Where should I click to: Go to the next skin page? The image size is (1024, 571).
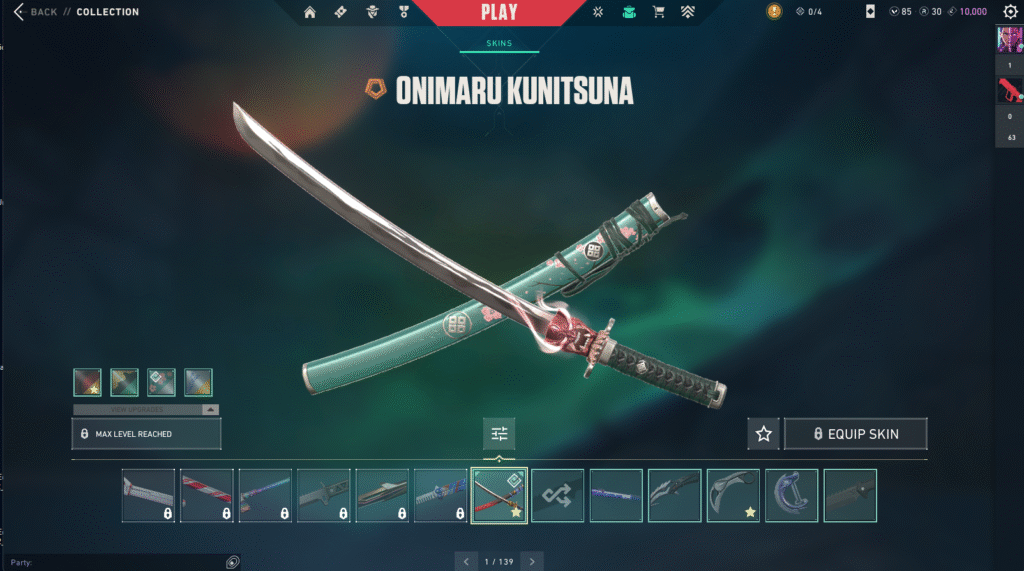[x=533, y=562]
